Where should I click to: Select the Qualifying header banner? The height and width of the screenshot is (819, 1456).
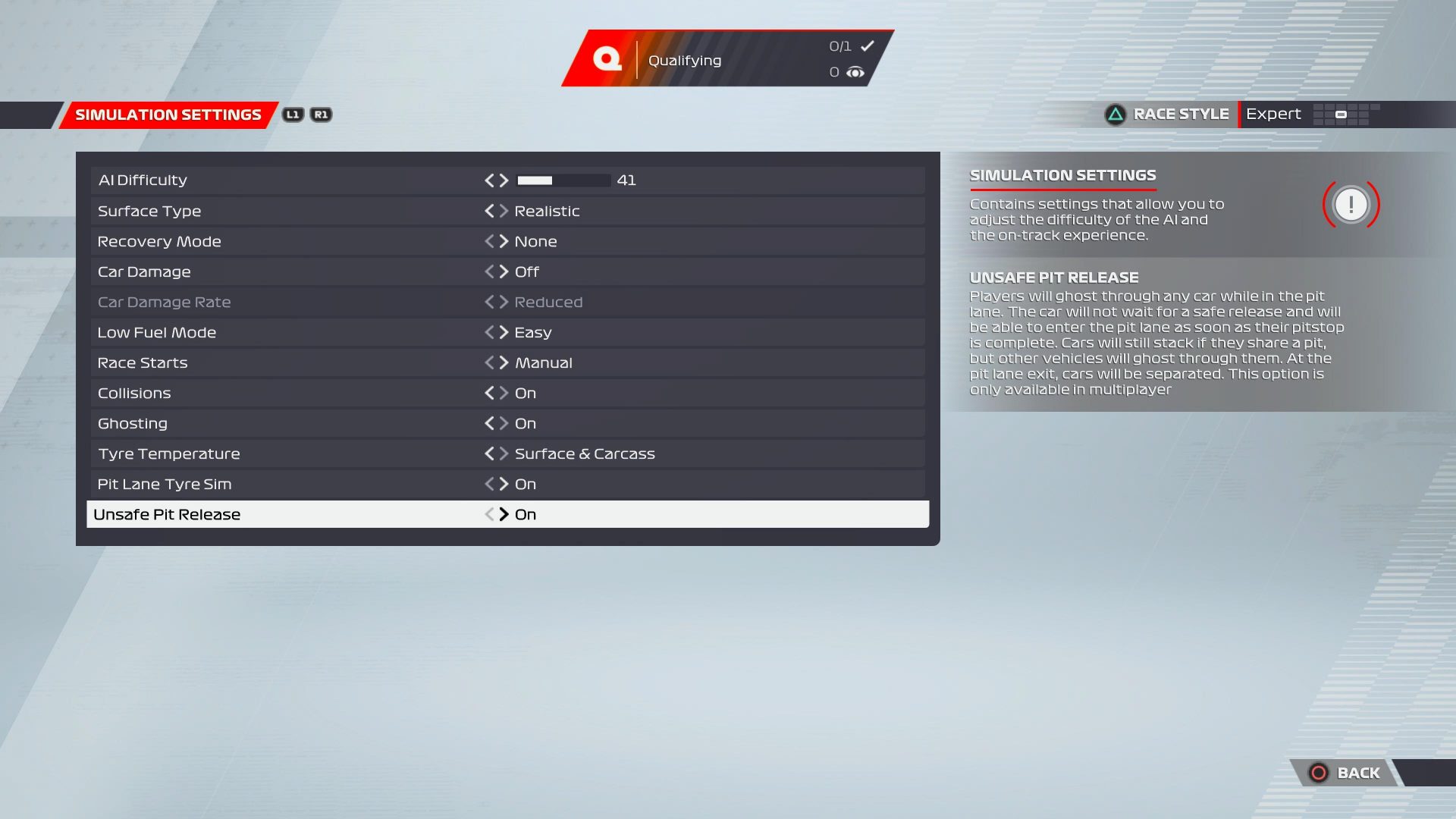684,60
